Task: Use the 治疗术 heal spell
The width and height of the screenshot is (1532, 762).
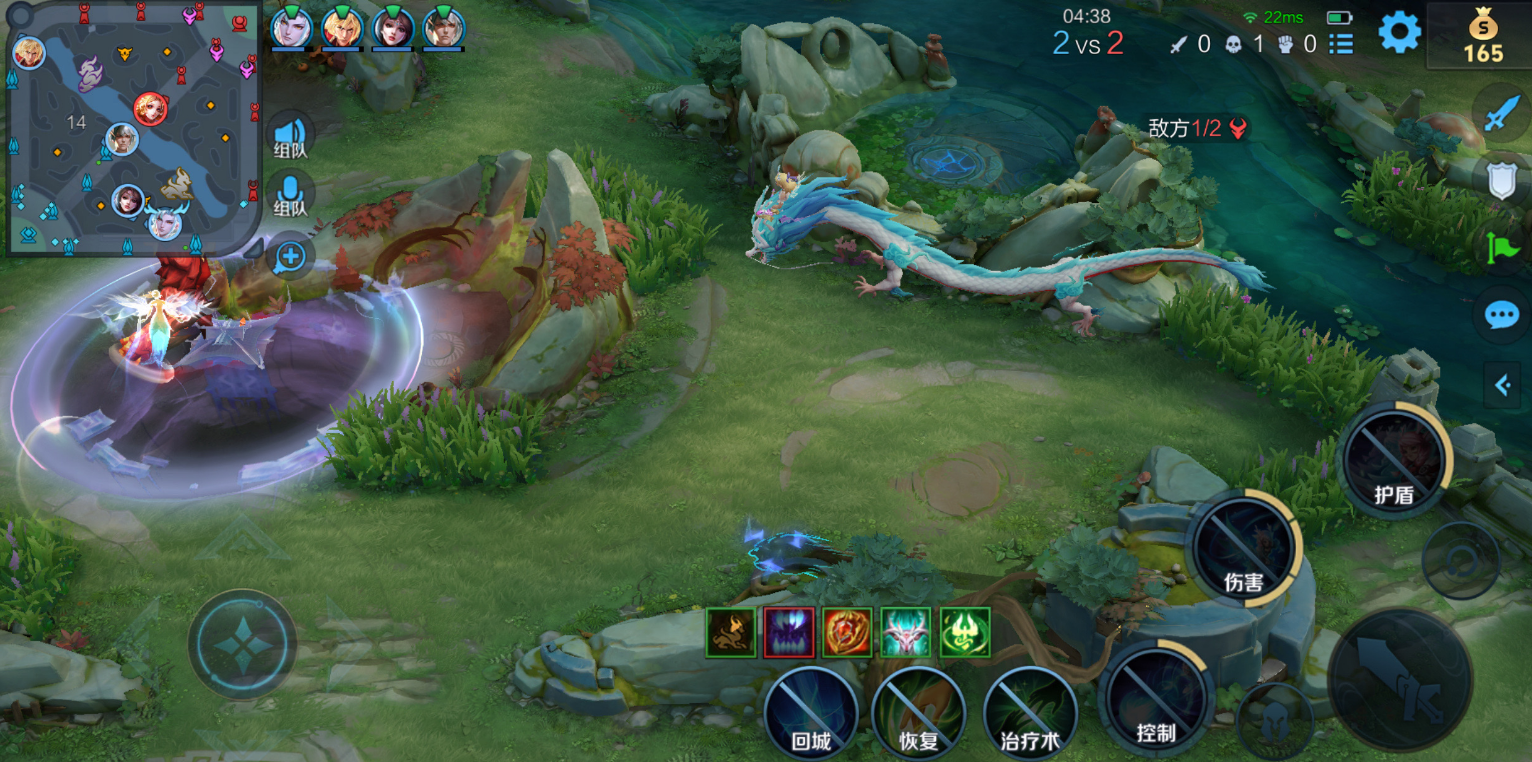Action: [1030, 713]
